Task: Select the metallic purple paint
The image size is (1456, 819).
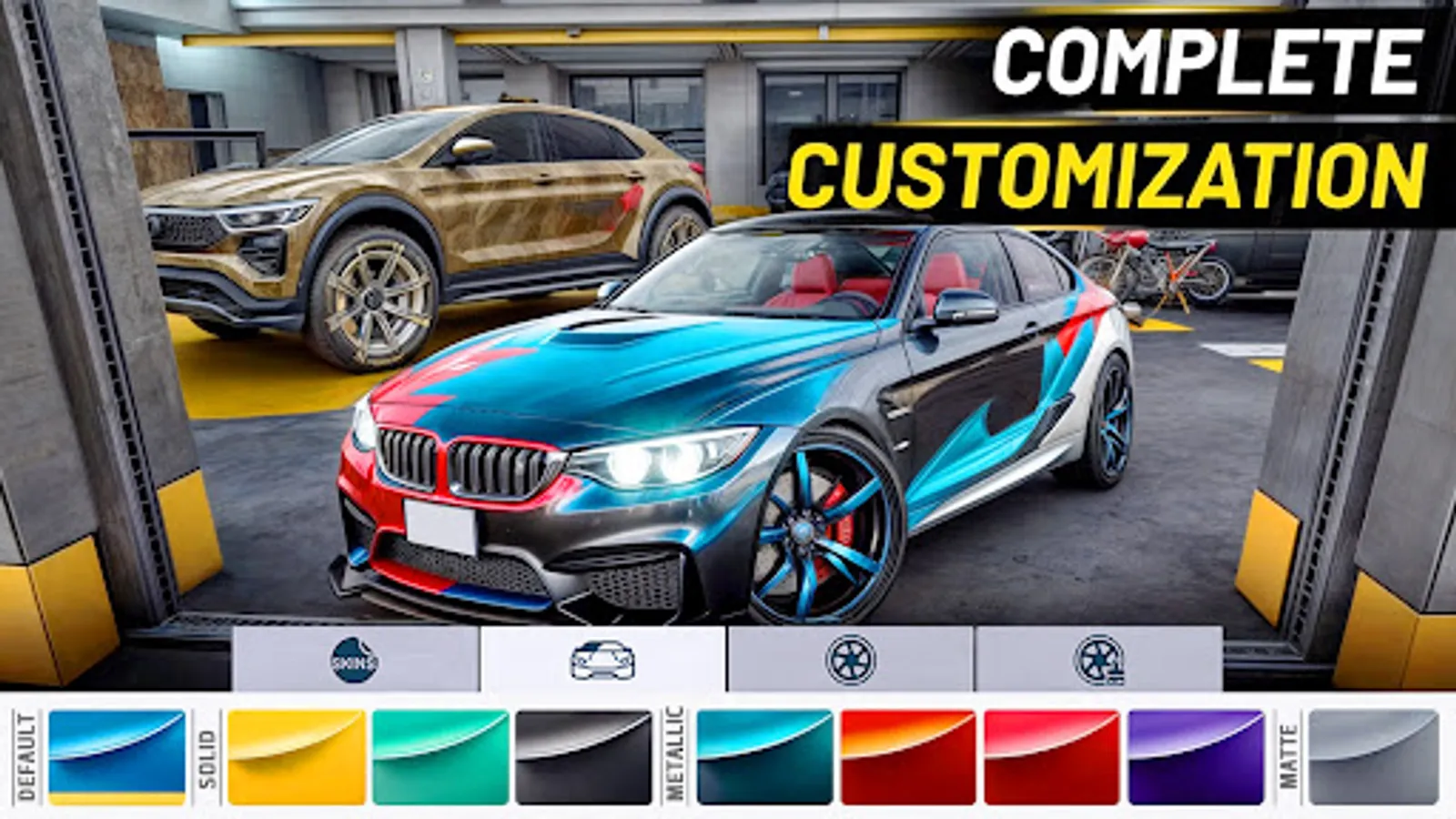Action: pos(1196,753)
